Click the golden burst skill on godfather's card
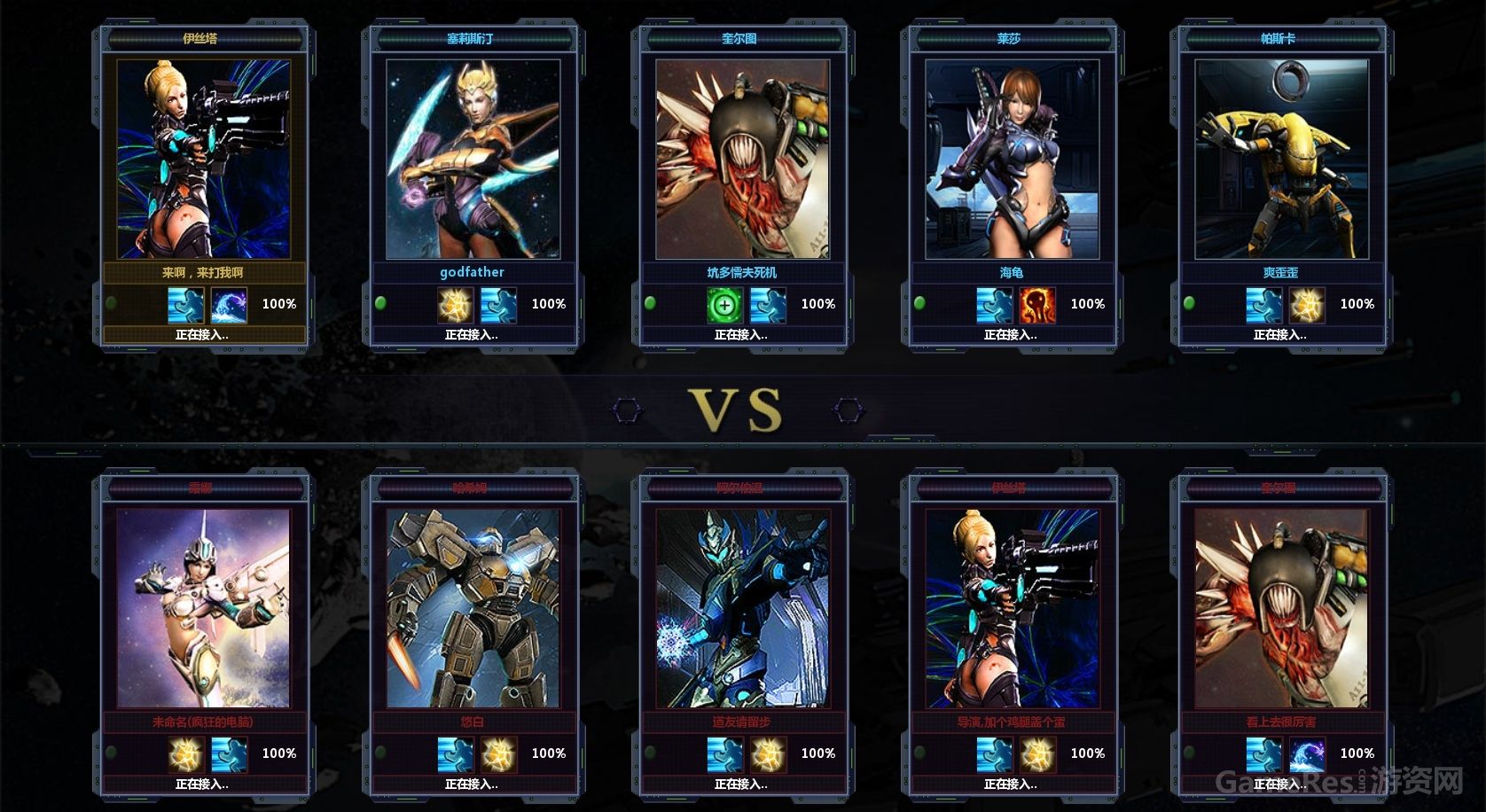The width and height of the screenshot is (1486, 812). (x=455, y=305)
